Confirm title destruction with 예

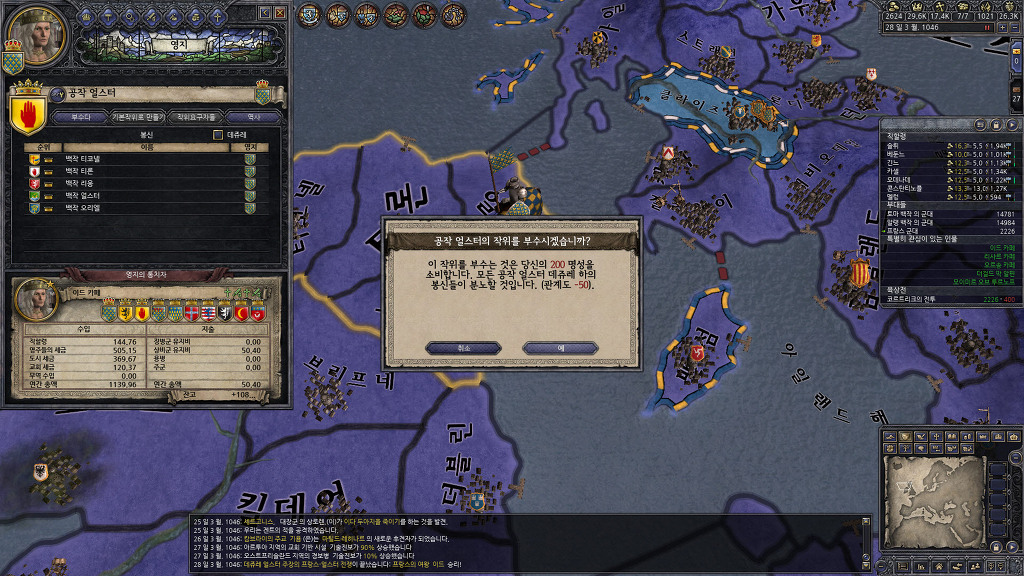point(560,347)
